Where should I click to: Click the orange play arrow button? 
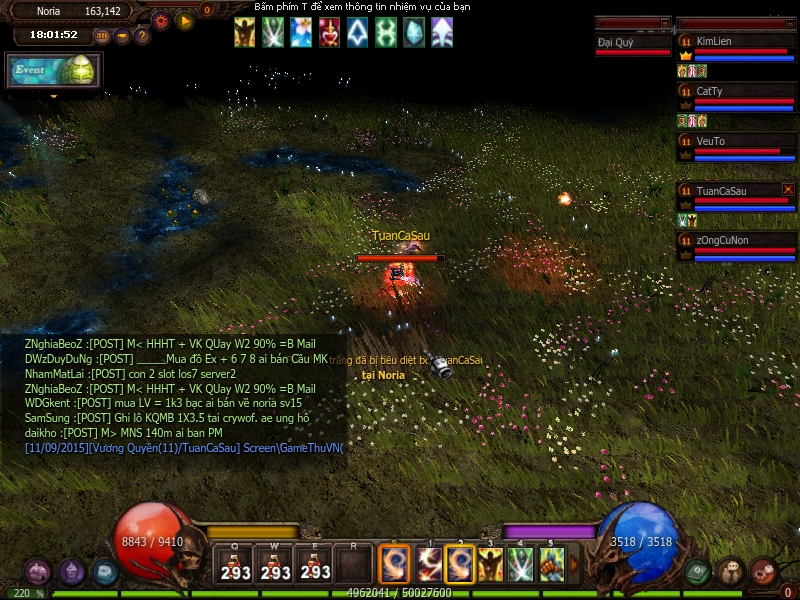click(184, 20)
